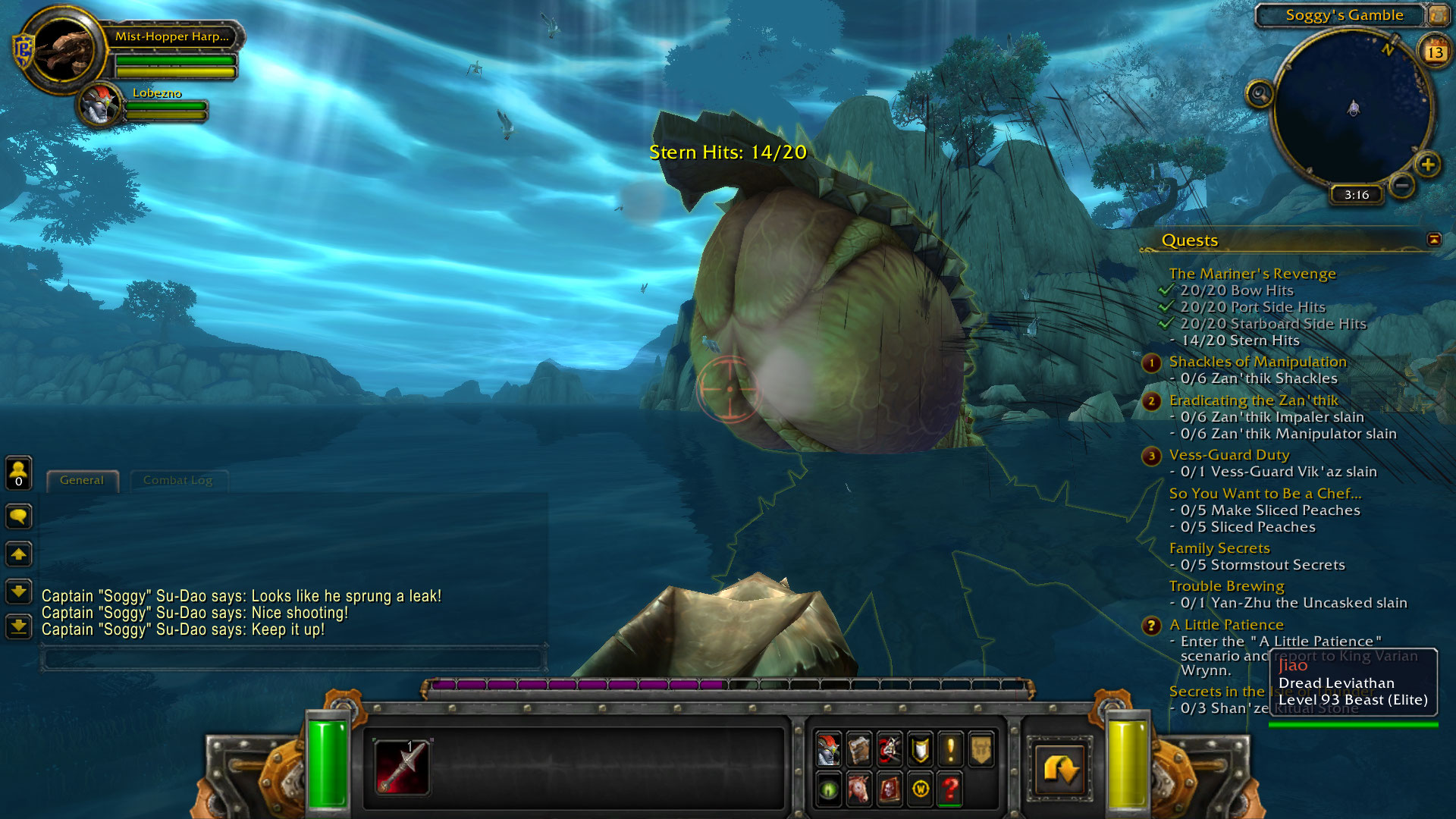Zoom in the minimap with plus button

click(x=1428, y=165)
